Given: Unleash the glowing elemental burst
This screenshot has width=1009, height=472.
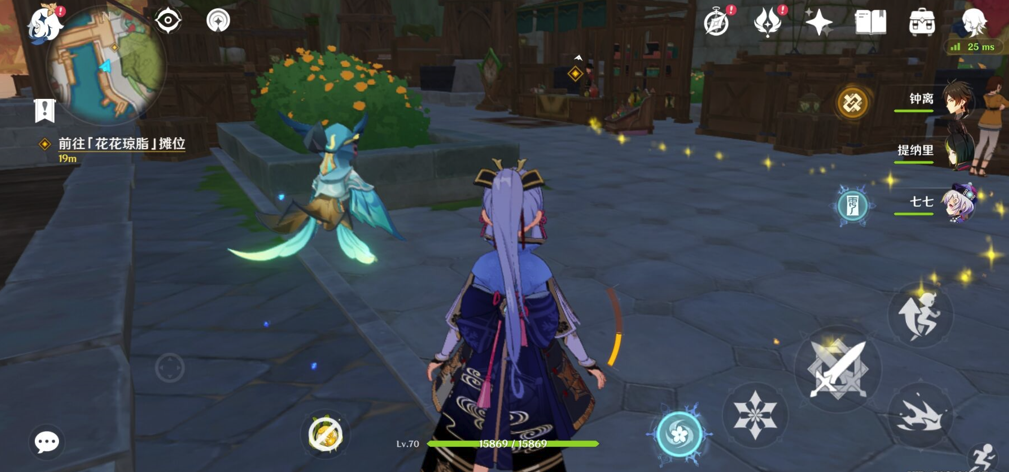Looking at the screenshot, I should pyautogui.click(x=680, y=434).
